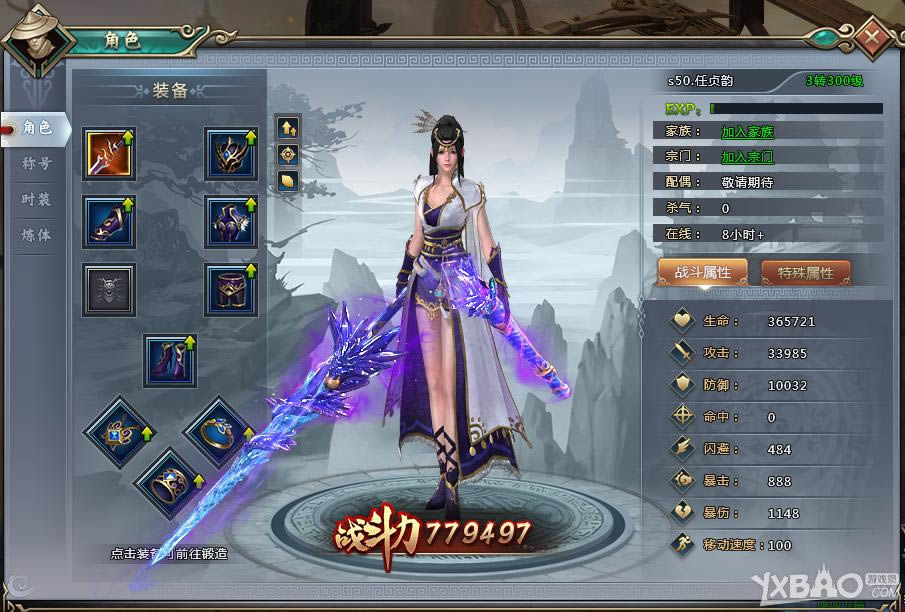Select the gold ring with blue gem
The image size is (905, 612).
coord(216,430)
